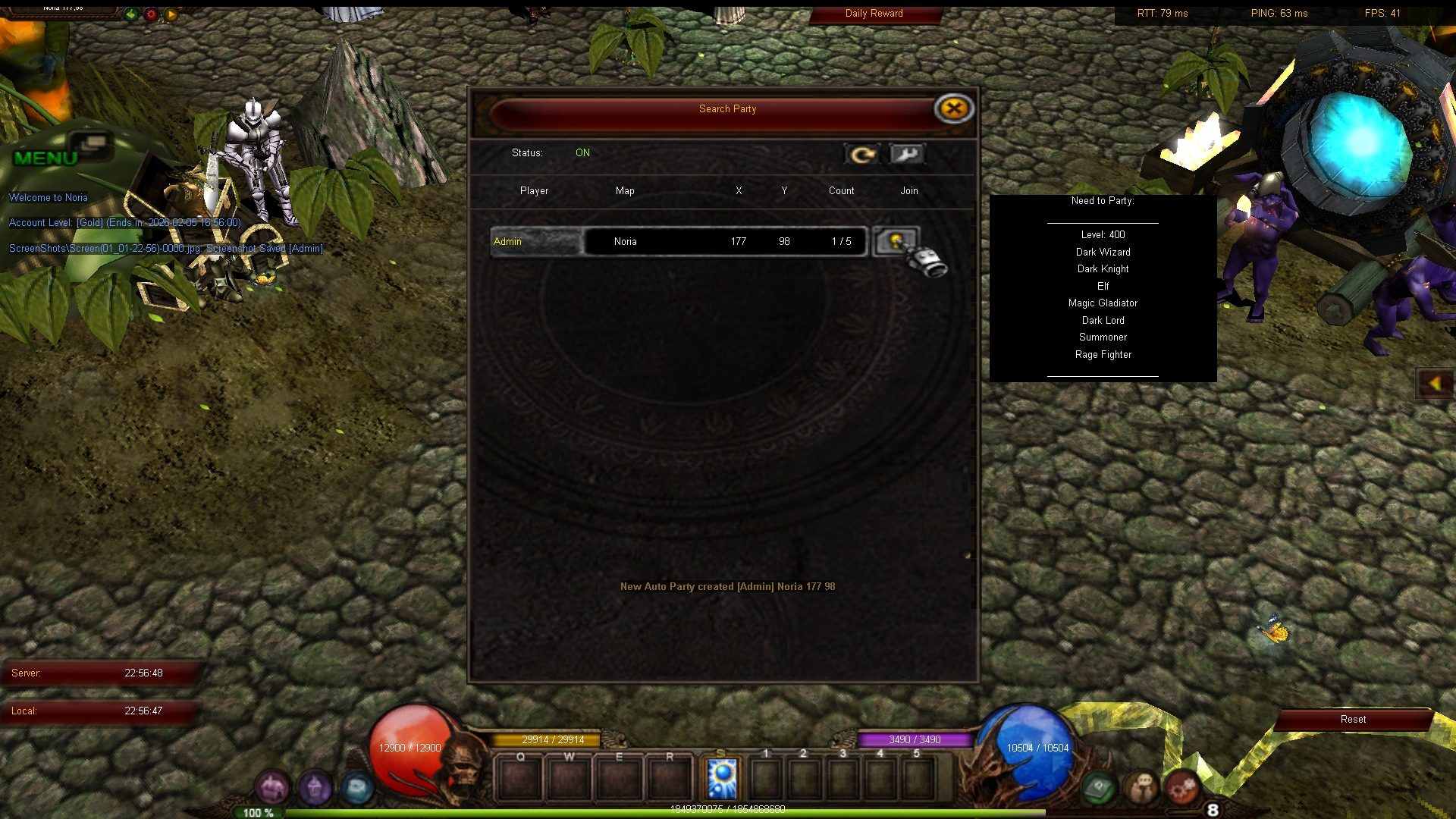Activate the blue orb skill slot
The image size is (1456, 819).
(x=722, y=778)
